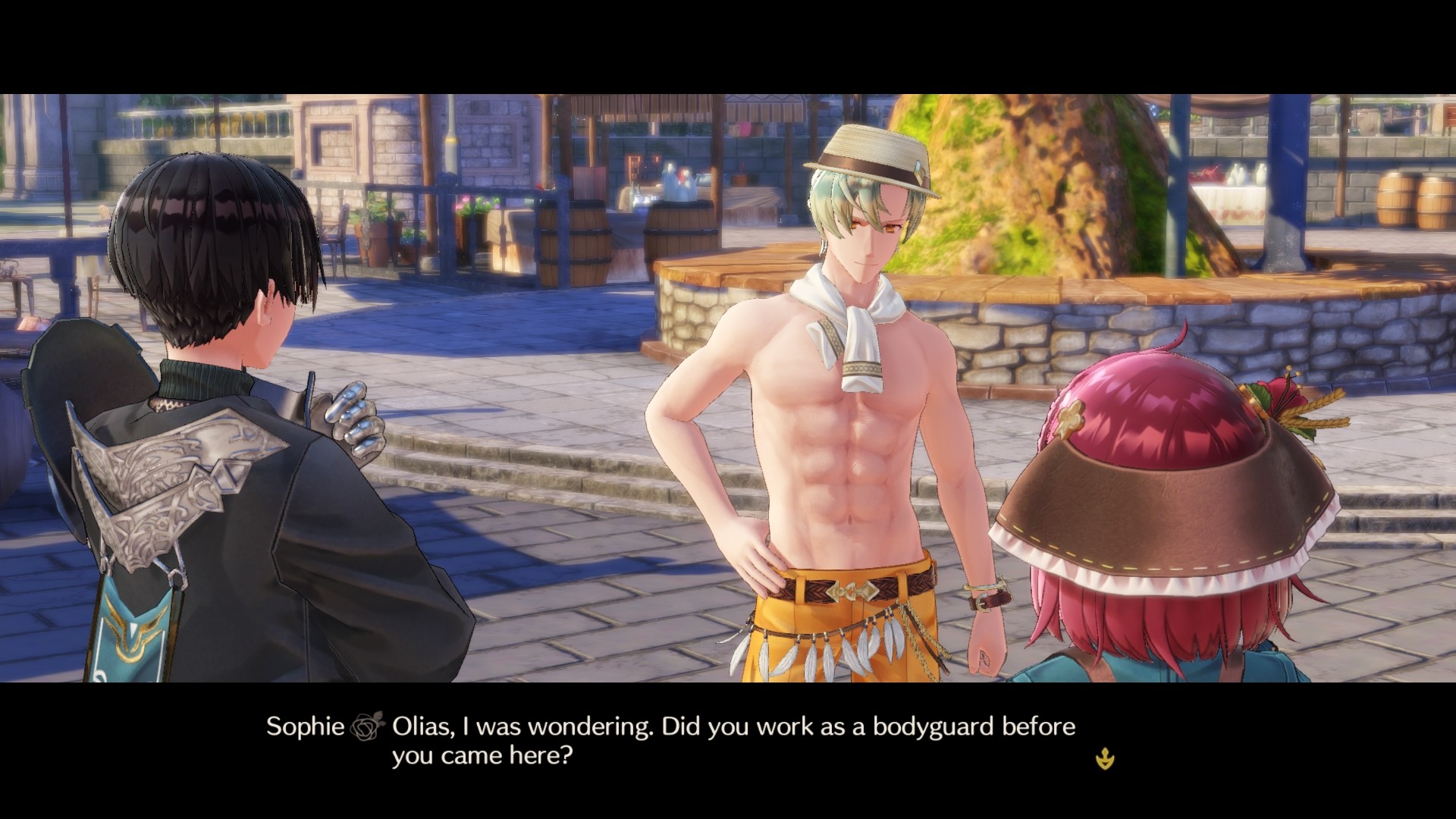The image size is (1456, 819).
Task: Toggle the ornate belt buckle on Olias
Action: coord(853,591)
